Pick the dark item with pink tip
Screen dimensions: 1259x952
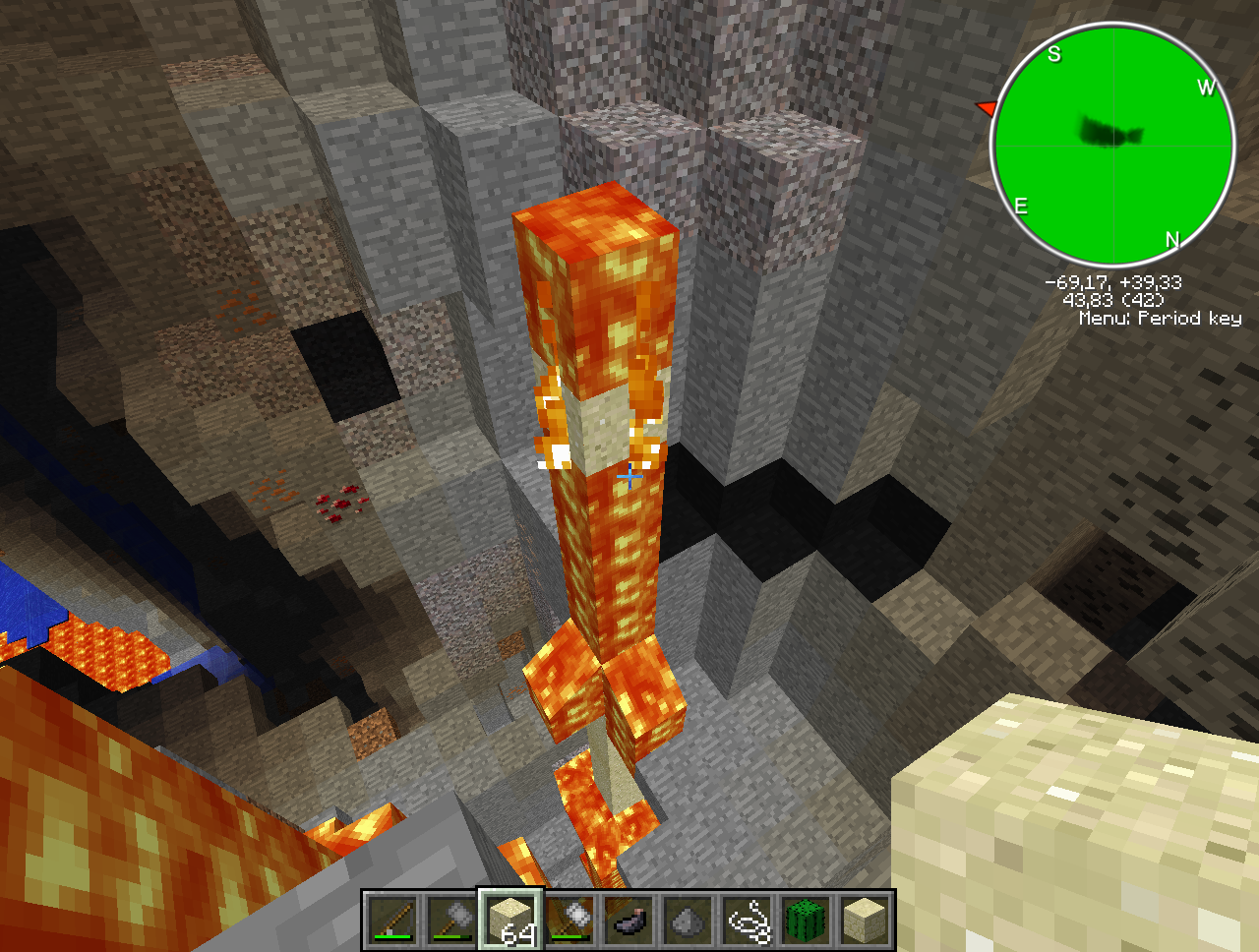click(629, 921)
